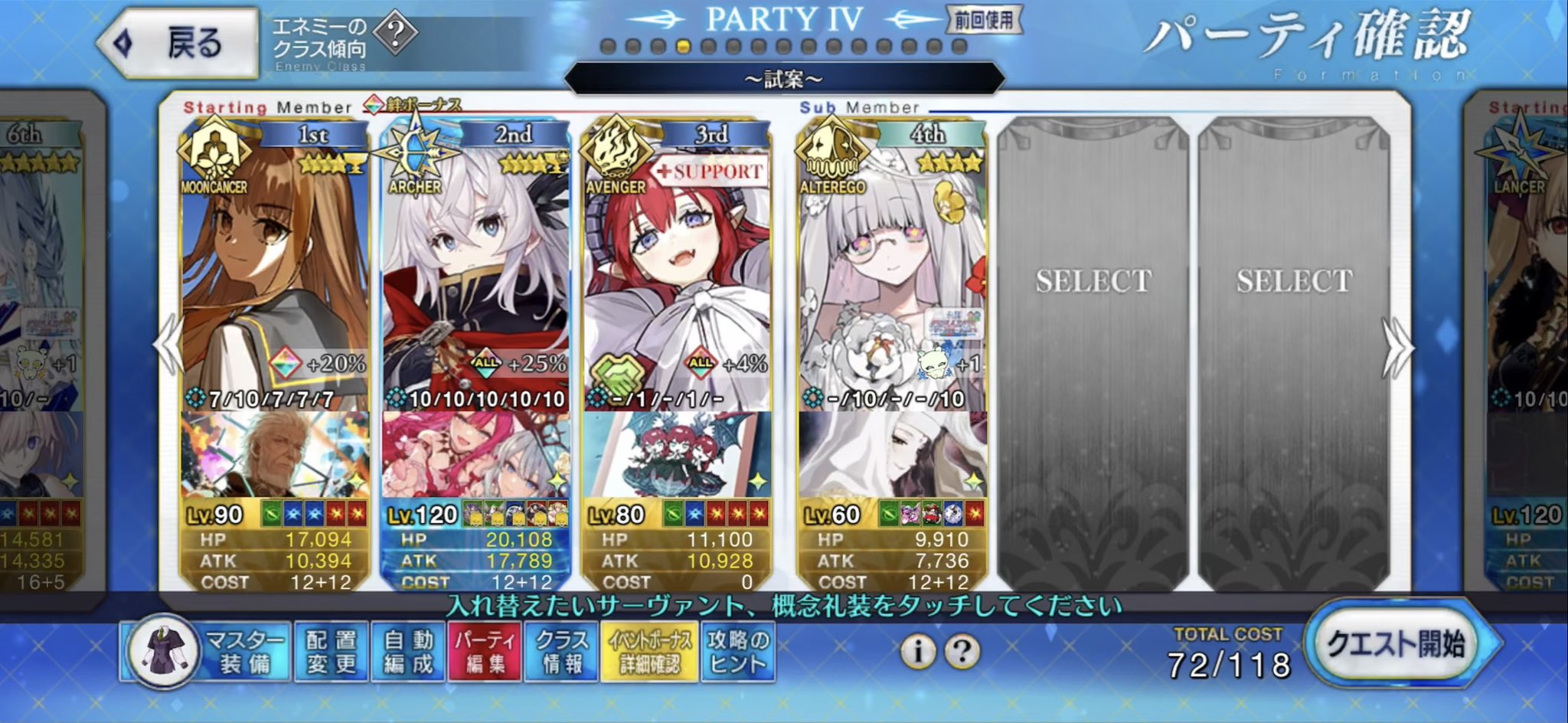Click the round info 'i' button

(917, 652)
